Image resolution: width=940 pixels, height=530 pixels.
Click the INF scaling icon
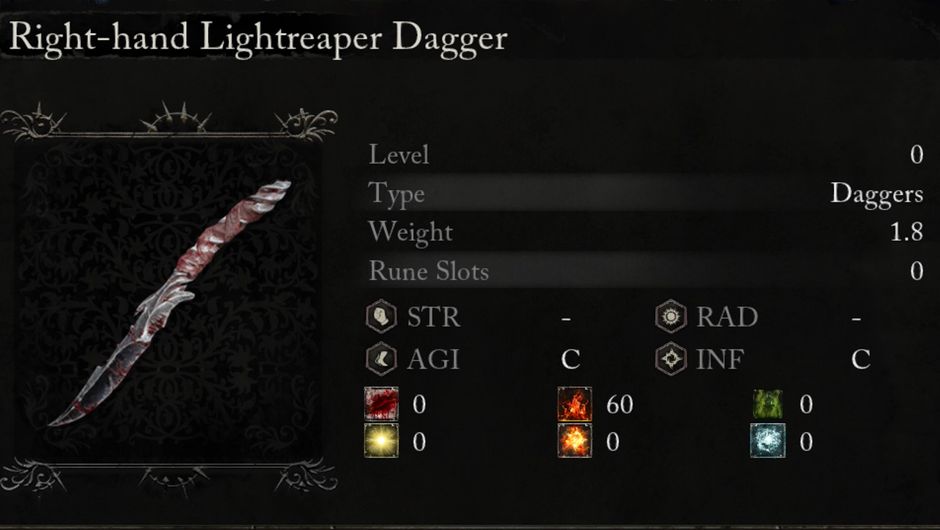pyautogui.click(x=670, y=359)
